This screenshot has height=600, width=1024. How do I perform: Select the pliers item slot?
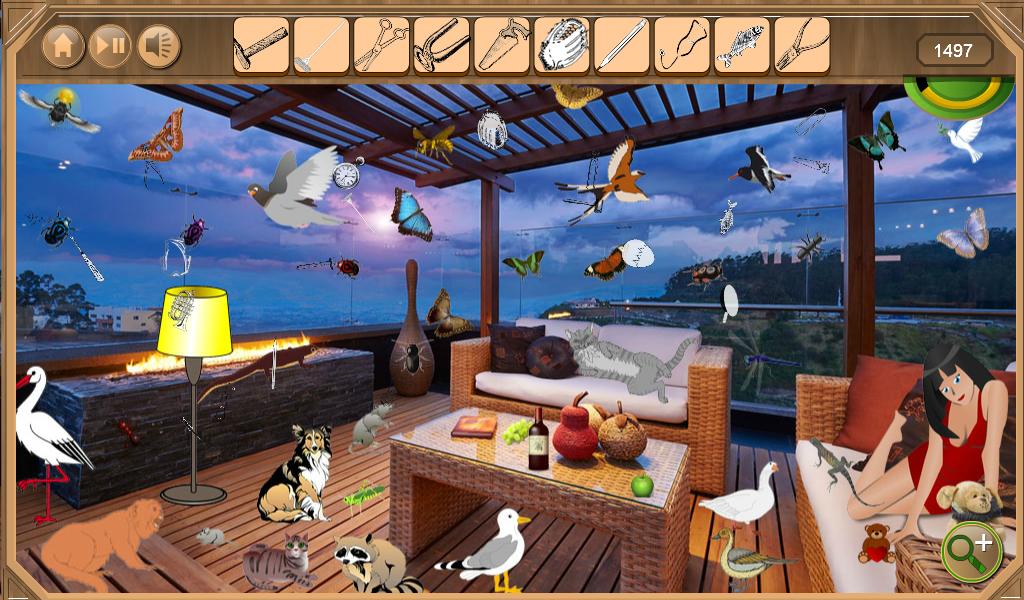[x=801, y=45]
